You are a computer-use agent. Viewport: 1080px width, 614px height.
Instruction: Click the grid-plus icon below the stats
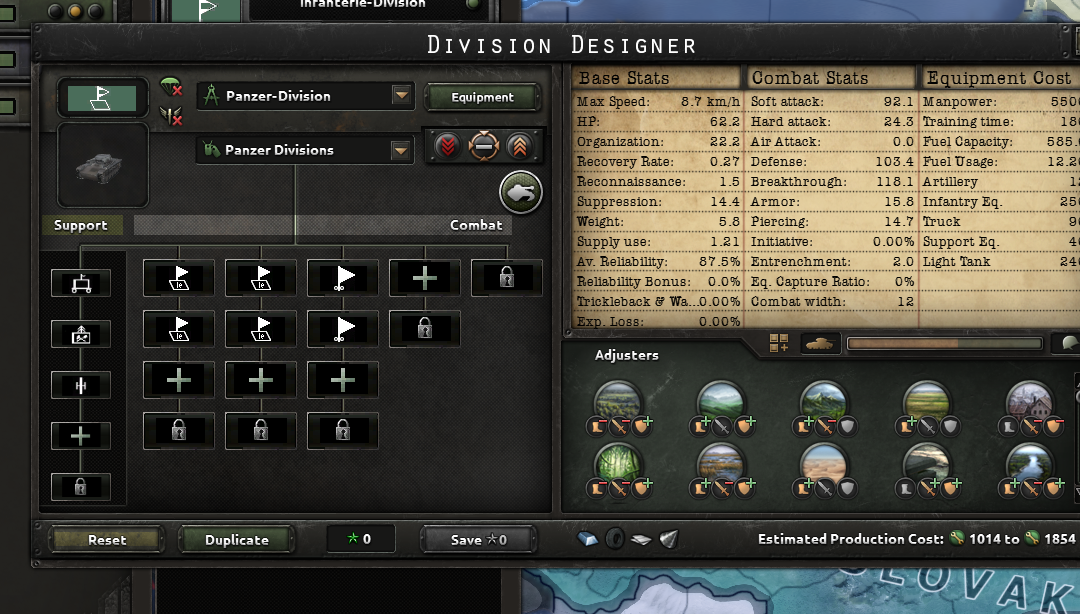point(779,343)
